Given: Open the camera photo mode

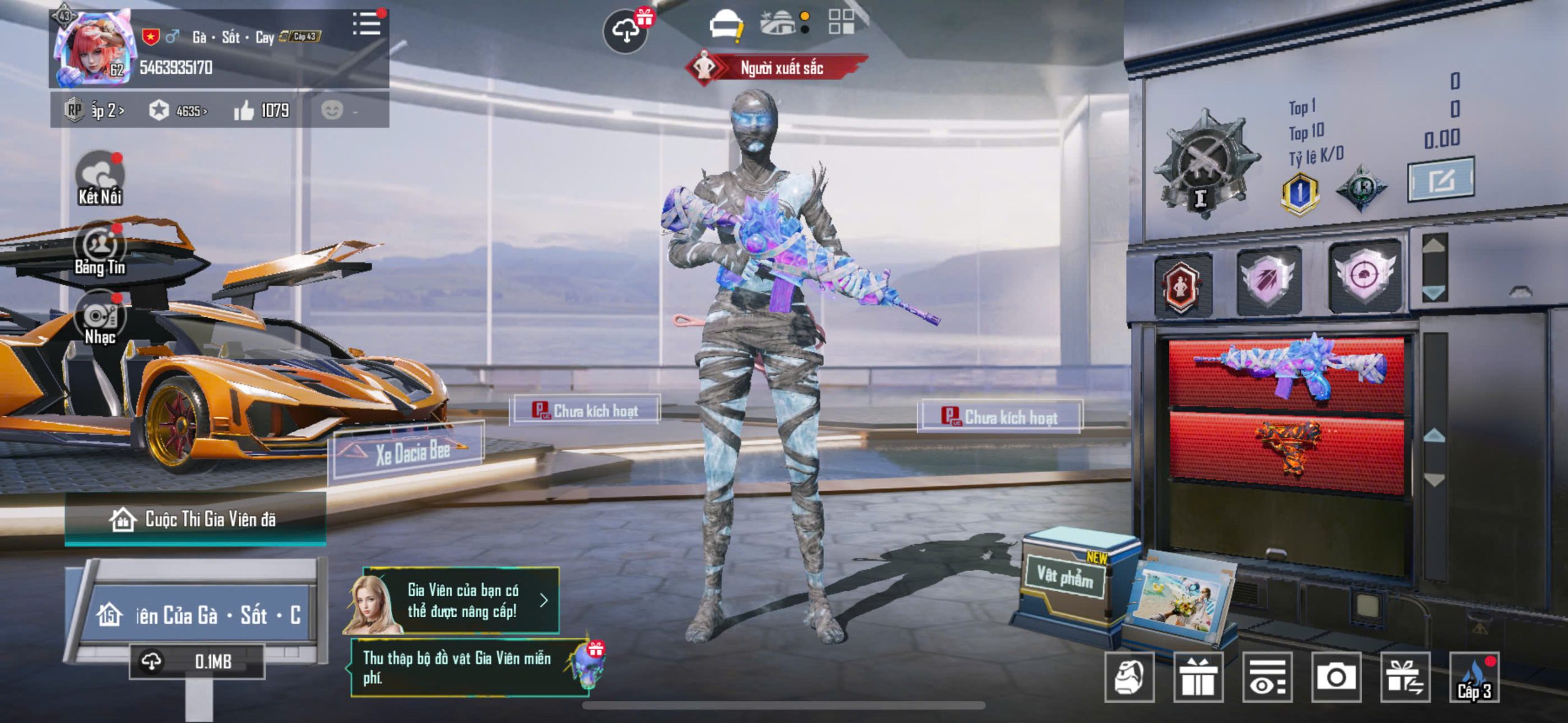Looking at the screenshot, I should [1336, 676].
